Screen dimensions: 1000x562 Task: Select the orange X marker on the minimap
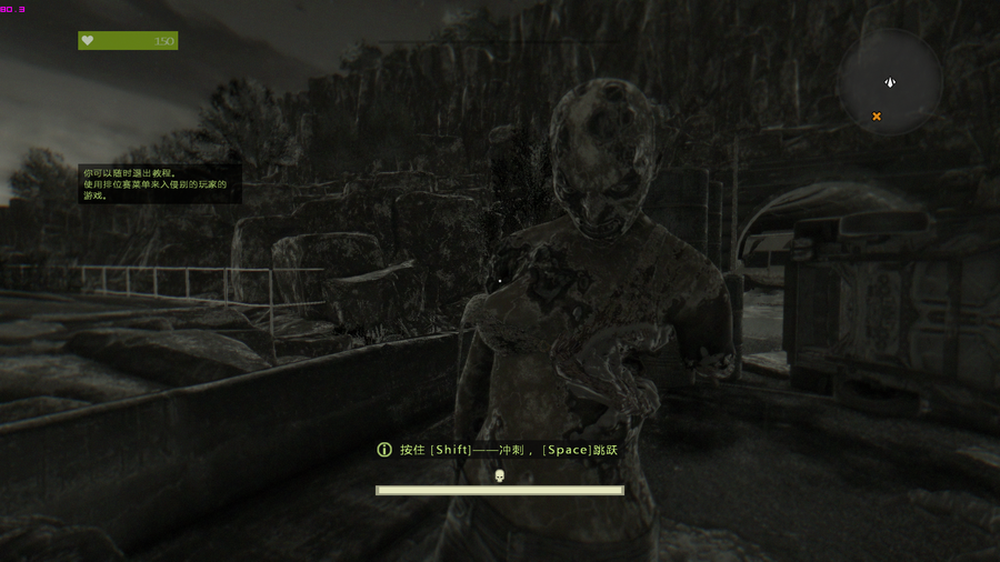point(877,116)
